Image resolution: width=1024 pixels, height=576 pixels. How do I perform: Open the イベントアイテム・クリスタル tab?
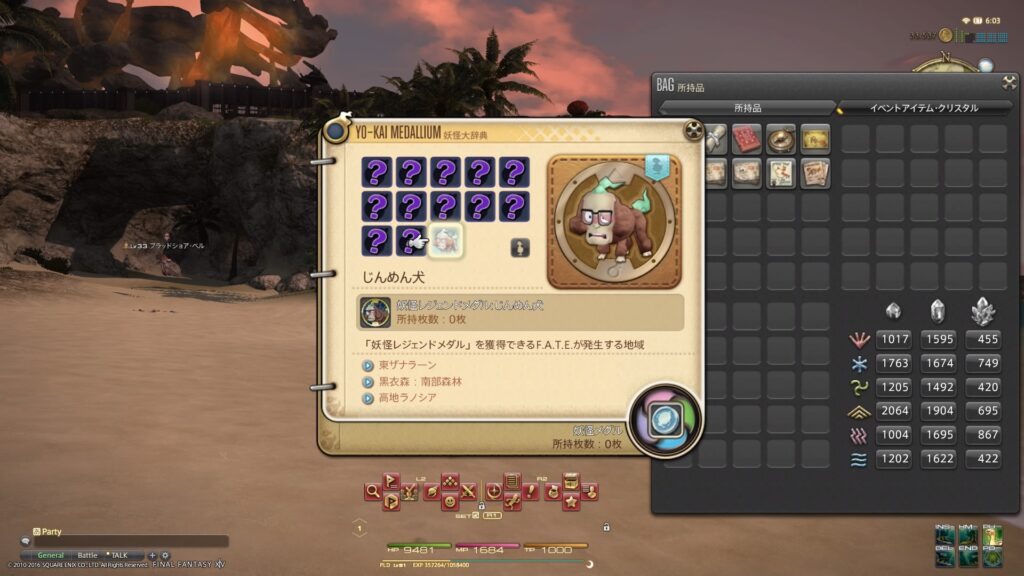(x=922, y=107)
